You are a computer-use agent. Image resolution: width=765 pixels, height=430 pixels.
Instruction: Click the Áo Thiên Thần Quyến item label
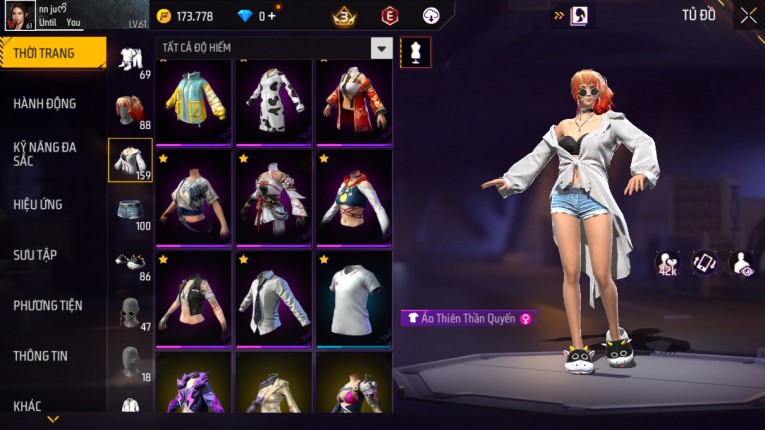(467, 318)
